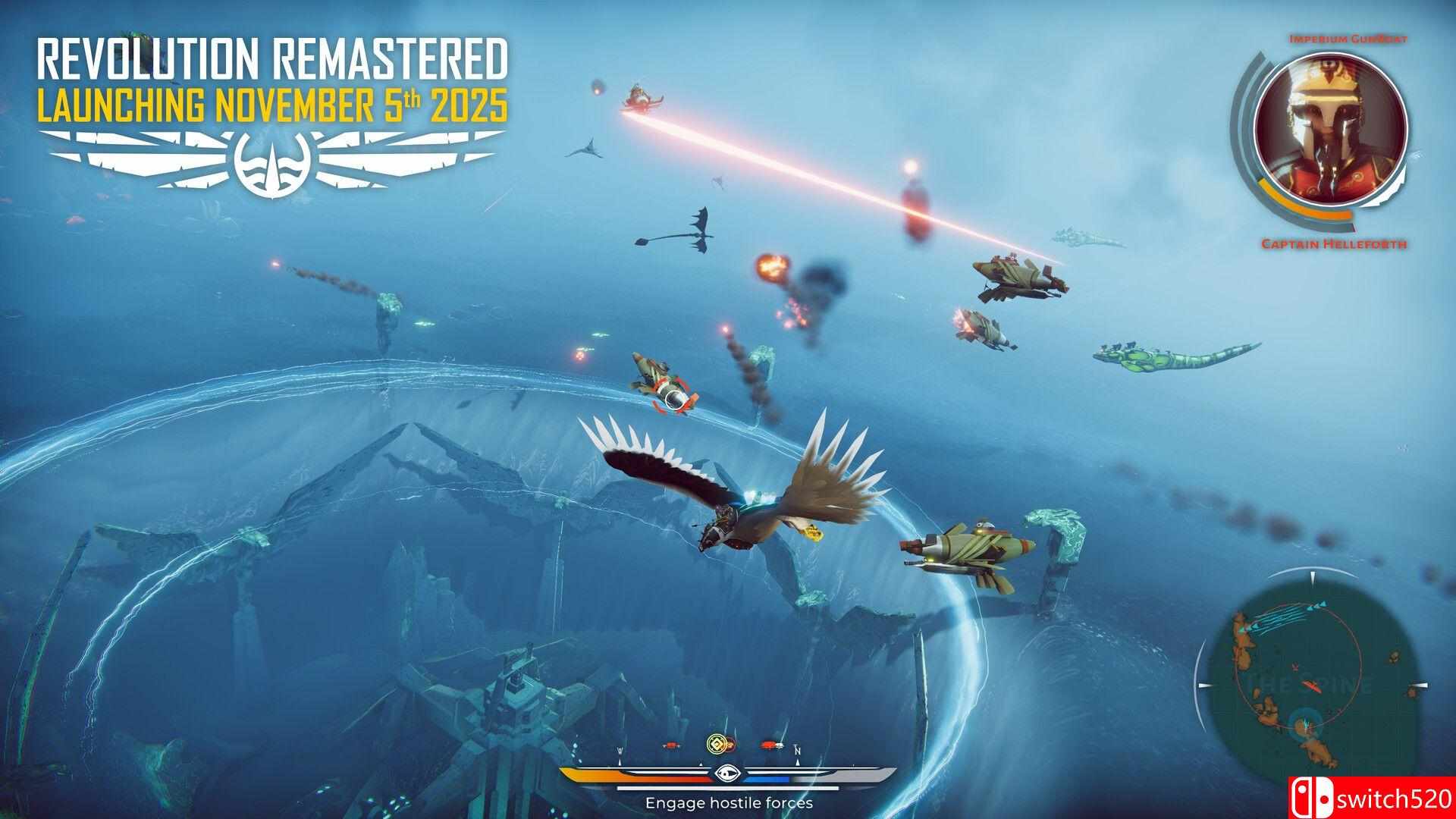Viewport: 1456px width, 819px height.
Task: Select Captain Helleforth's helmeted portrait
Action: click(1331, 142)
